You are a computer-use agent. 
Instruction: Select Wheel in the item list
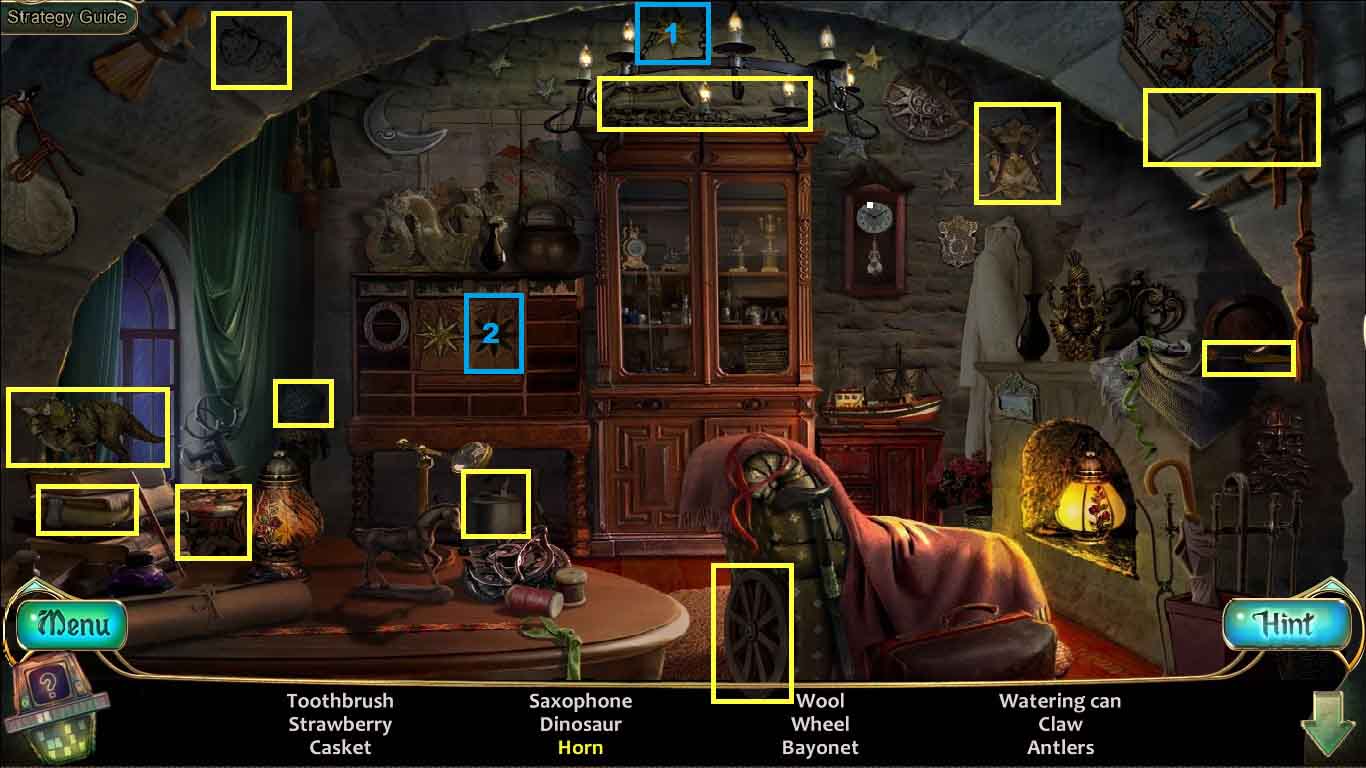pyautogui.click(x=820, y=724)
